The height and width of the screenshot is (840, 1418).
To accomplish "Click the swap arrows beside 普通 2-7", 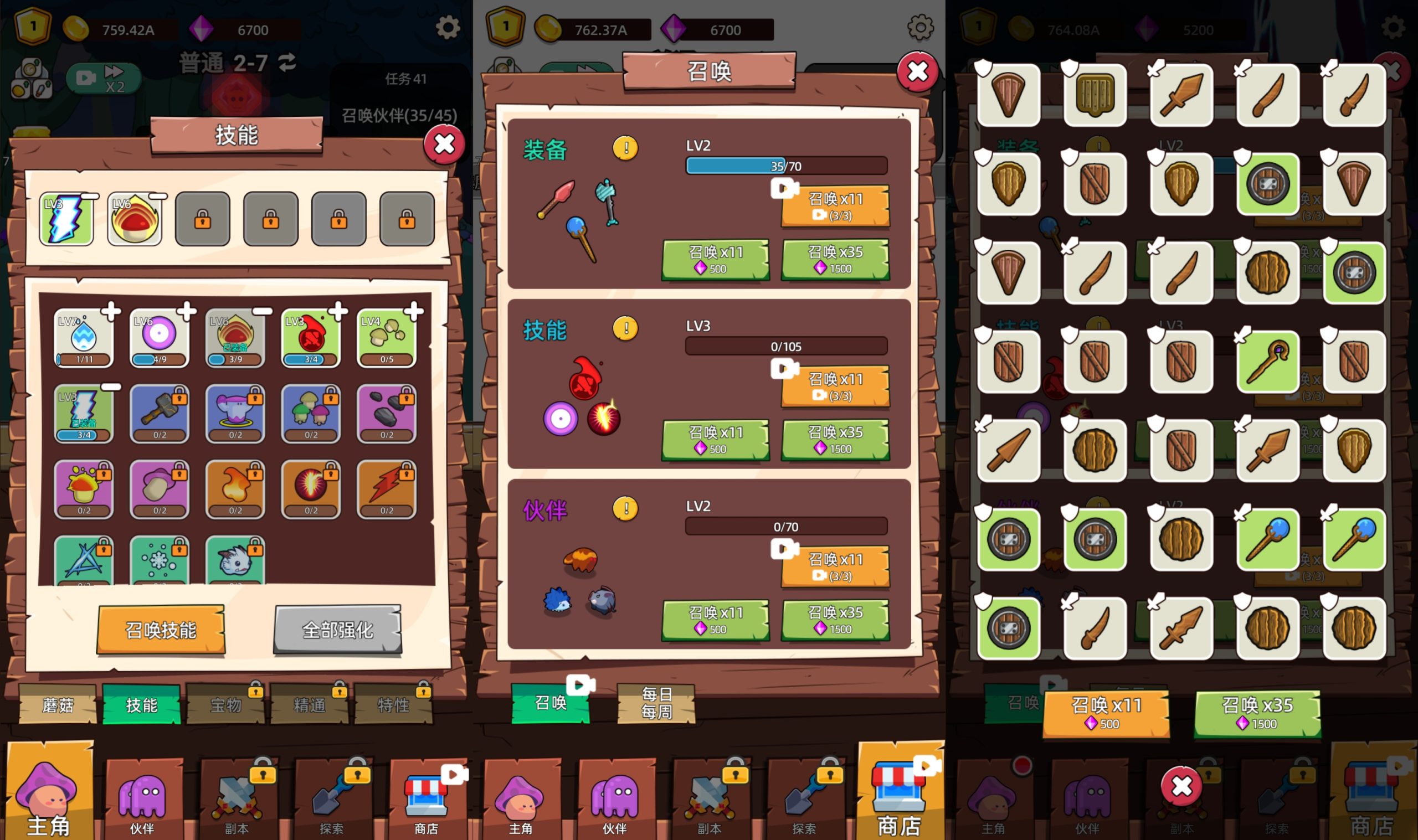I will coord(287,62).
